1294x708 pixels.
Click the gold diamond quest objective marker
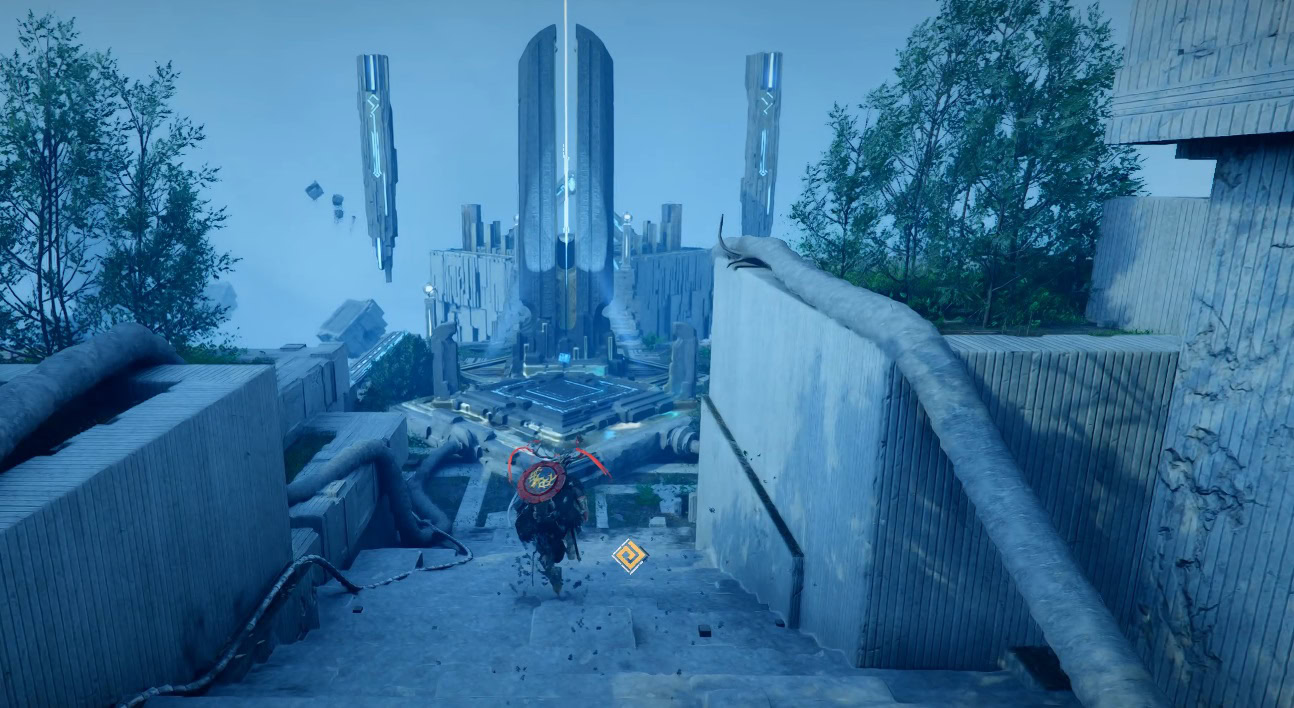coord(629,556)
